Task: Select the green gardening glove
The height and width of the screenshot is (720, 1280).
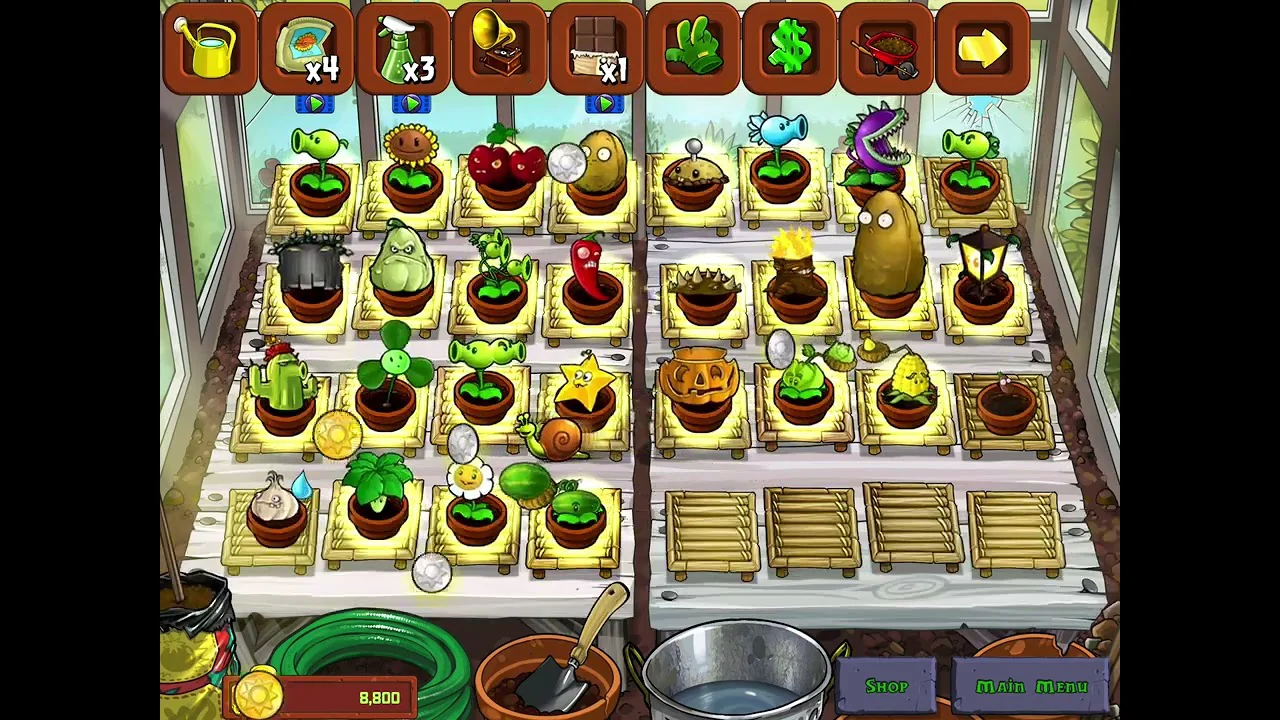Action: 694,49
